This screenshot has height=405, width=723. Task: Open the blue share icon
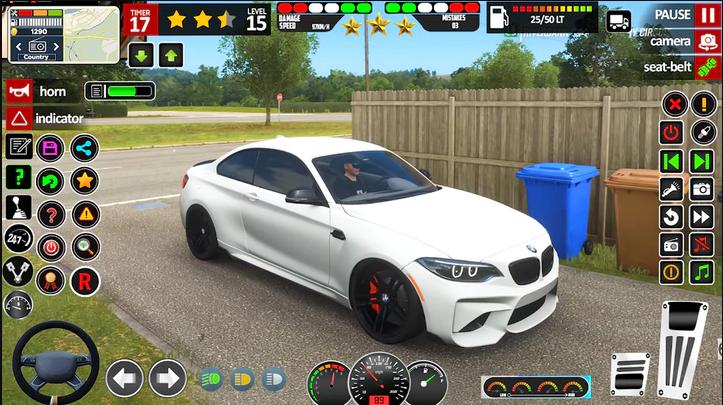click(84, 148)
